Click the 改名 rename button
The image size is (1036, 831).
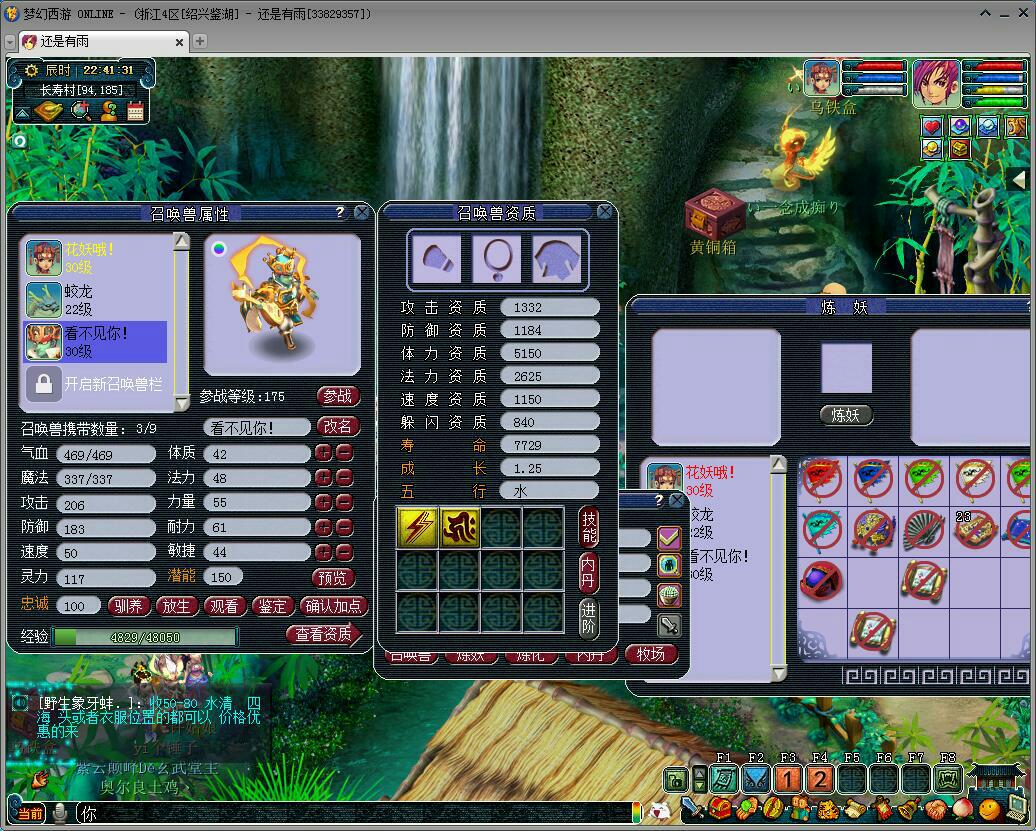coord(338,426)
